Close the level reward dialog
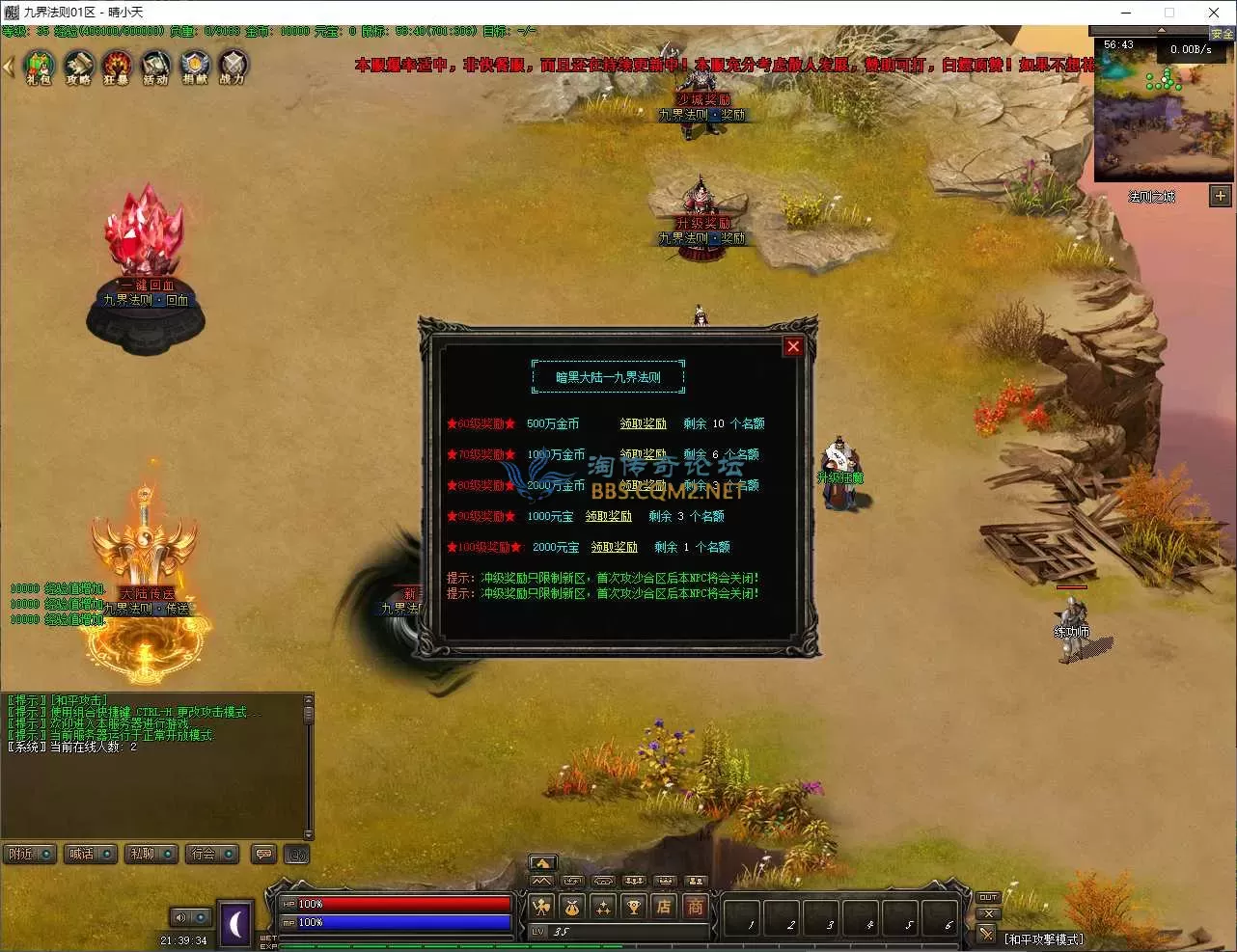Screen dimensions: 1237x952 tap(793, 346)
